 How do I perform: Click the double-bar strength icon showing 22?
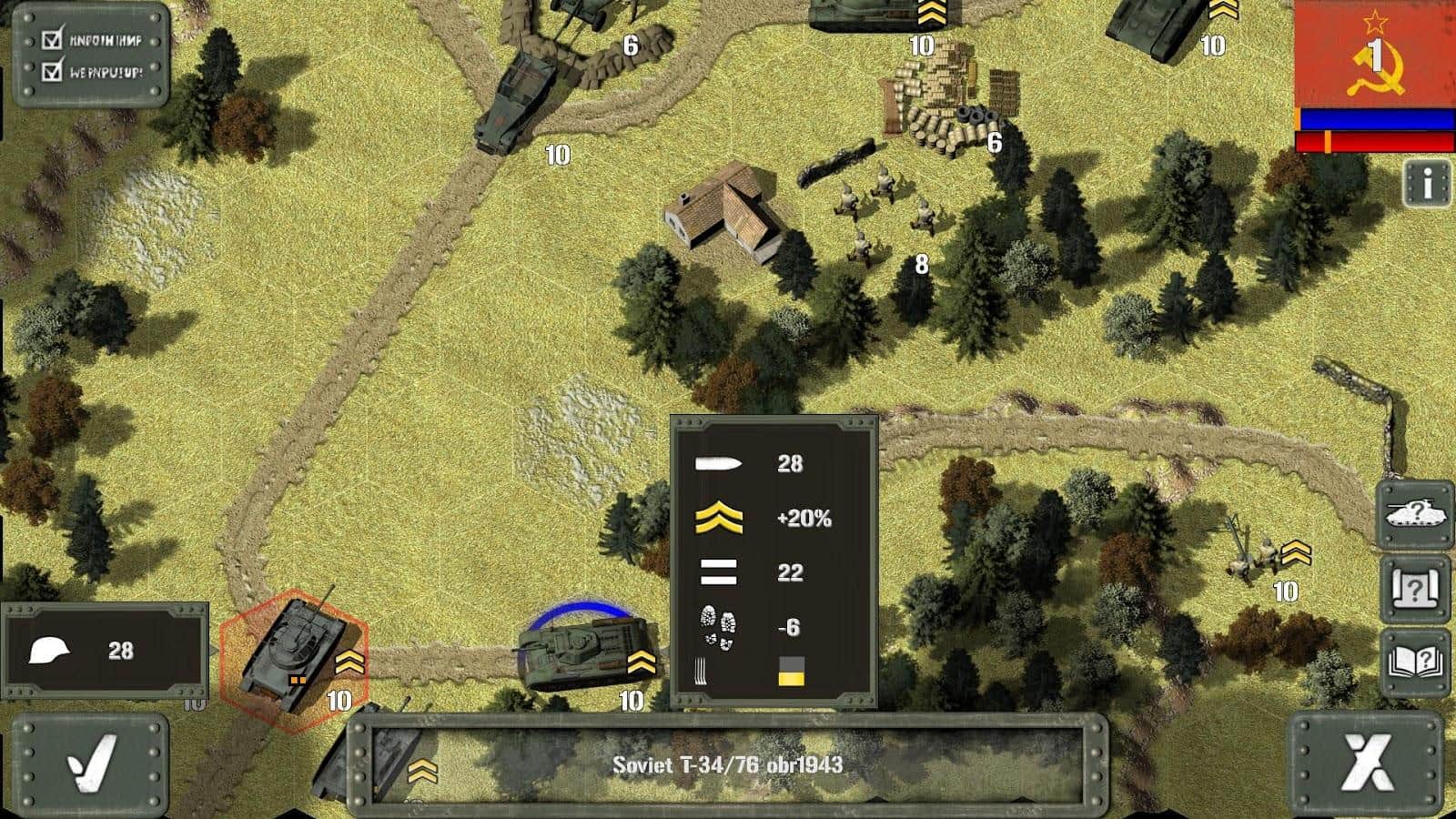pyautogui.click(x=718, y=572)
